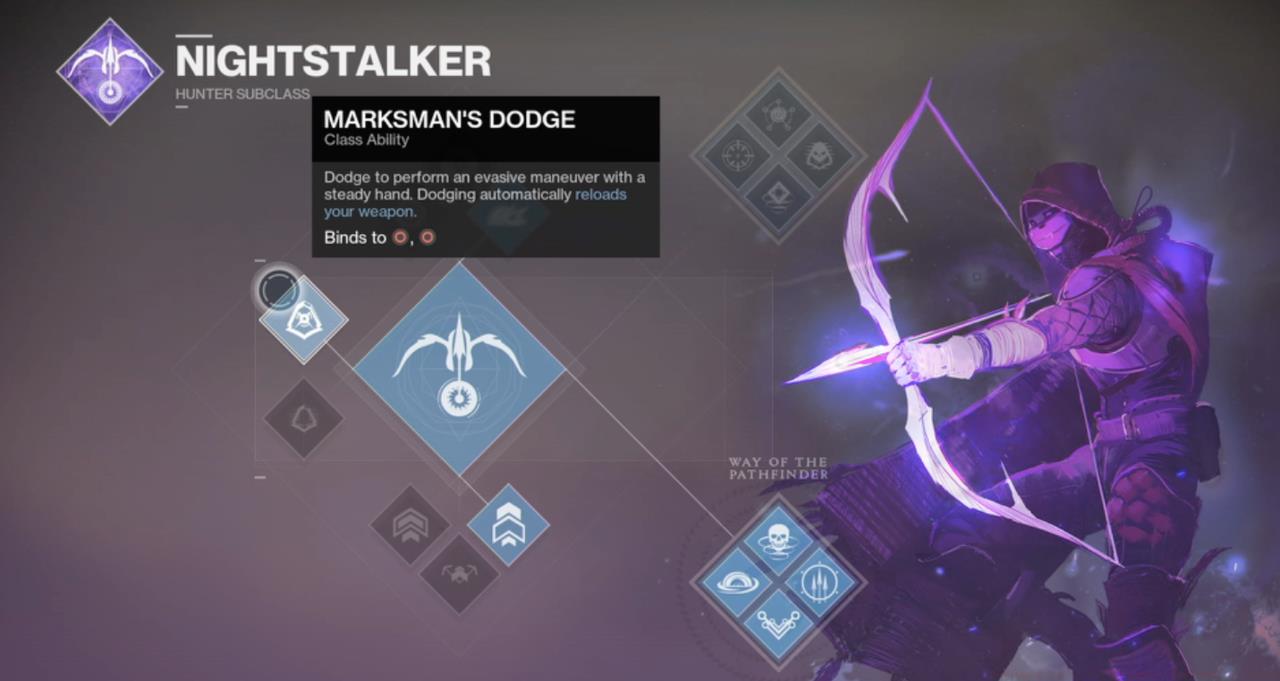Select the highlighted triple-chevron jump node
Screen dimensions: 1280x681
(508, 525)
